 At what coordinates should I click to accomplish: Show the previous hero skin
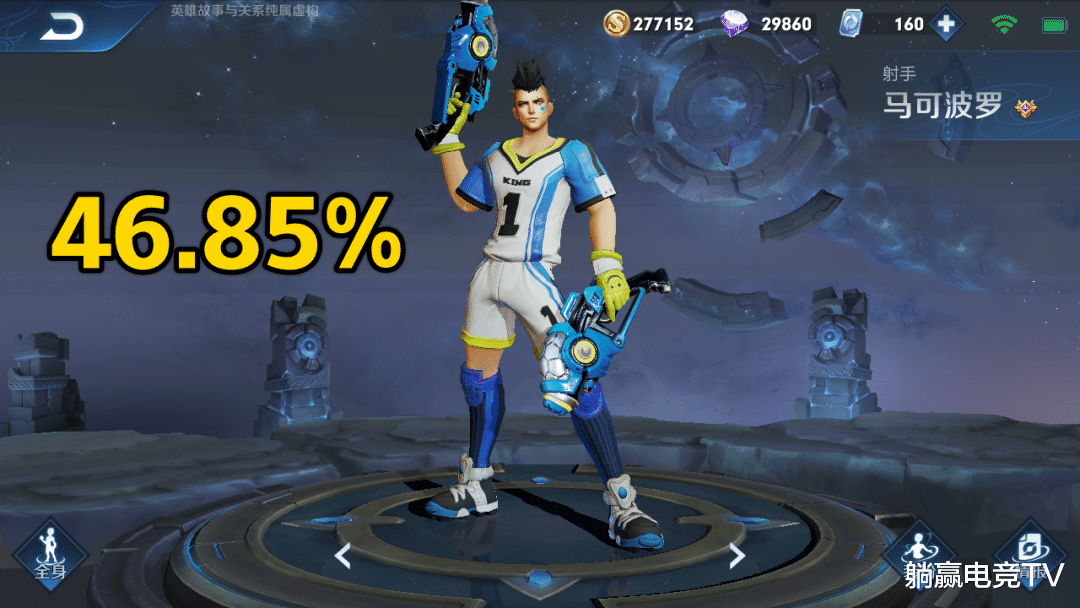coord(342,555)
